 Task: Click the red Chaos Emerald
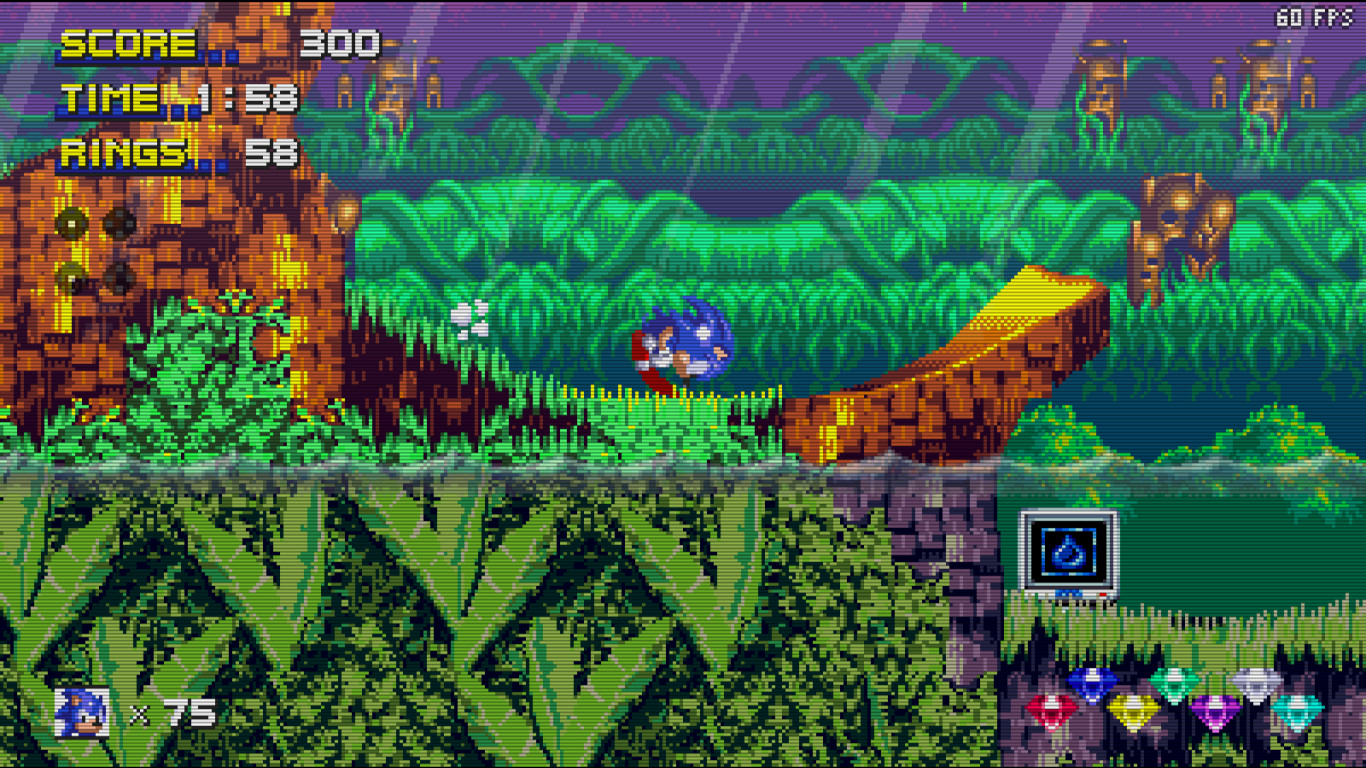point(1051,707)
